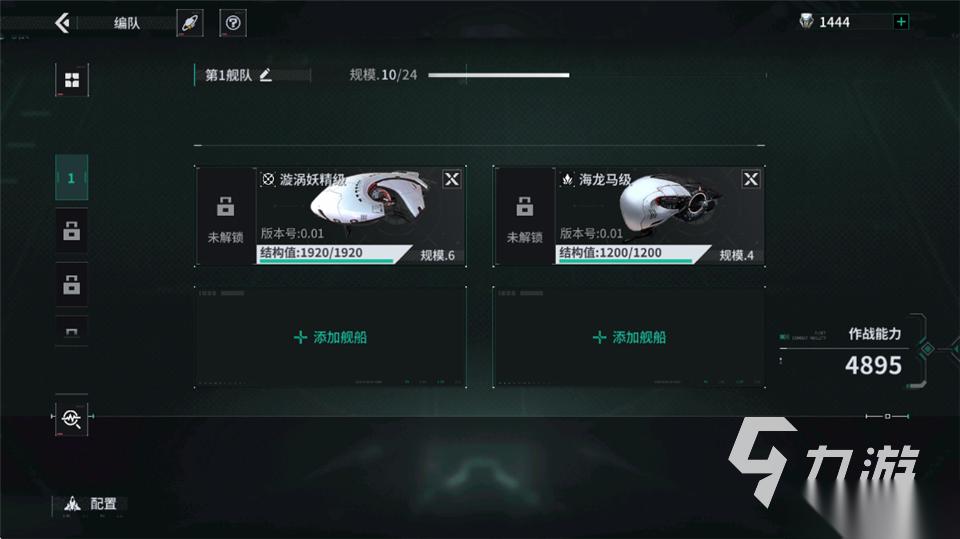Remove the 海龙马级 ship from fleet

tap(751, 179)
